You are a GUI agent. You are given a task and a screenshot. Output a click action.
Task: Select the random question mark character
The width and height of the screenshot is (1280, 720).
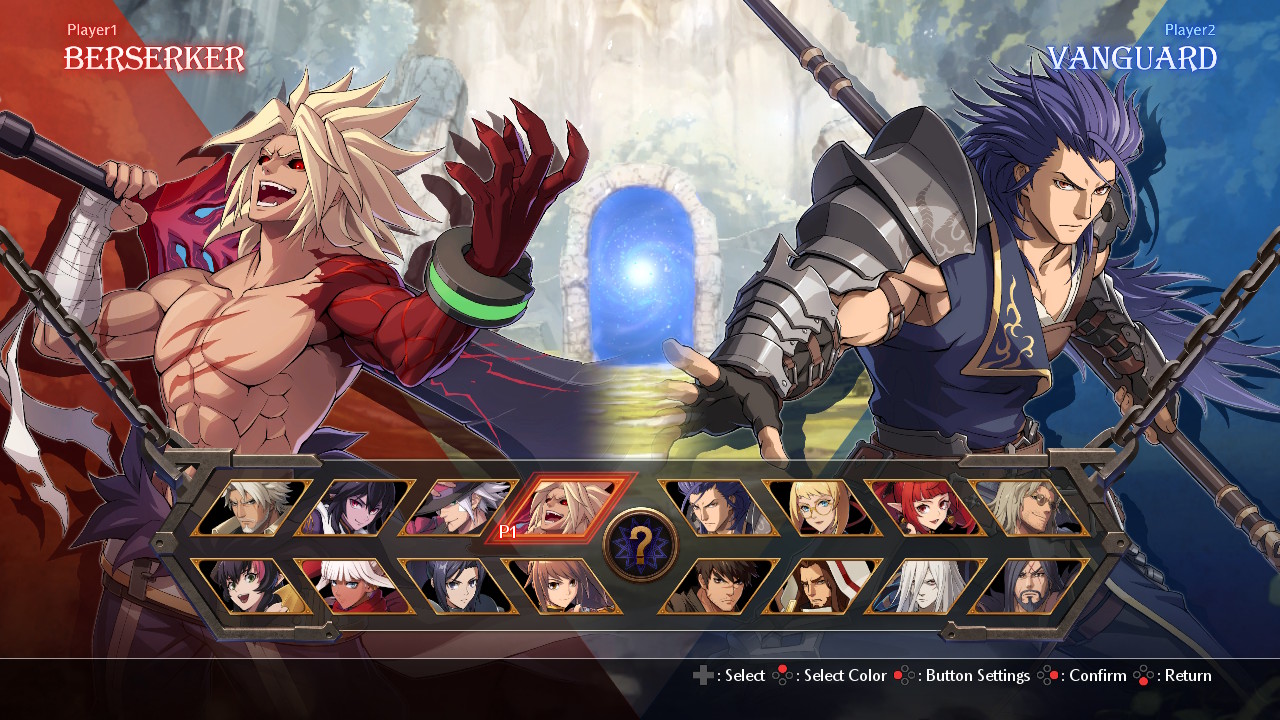coord(641,545)
